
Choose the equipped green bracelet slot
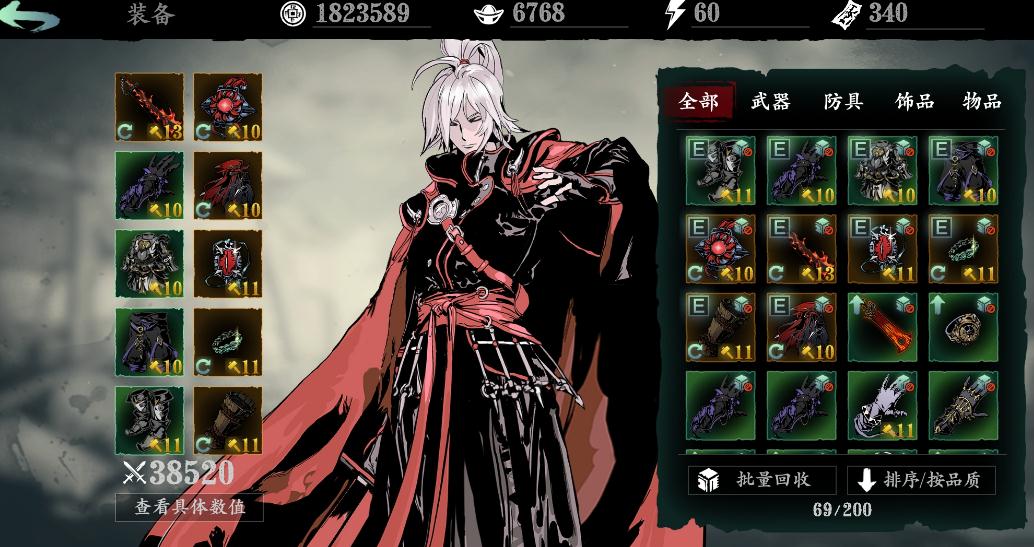click(x=228, y=342)
